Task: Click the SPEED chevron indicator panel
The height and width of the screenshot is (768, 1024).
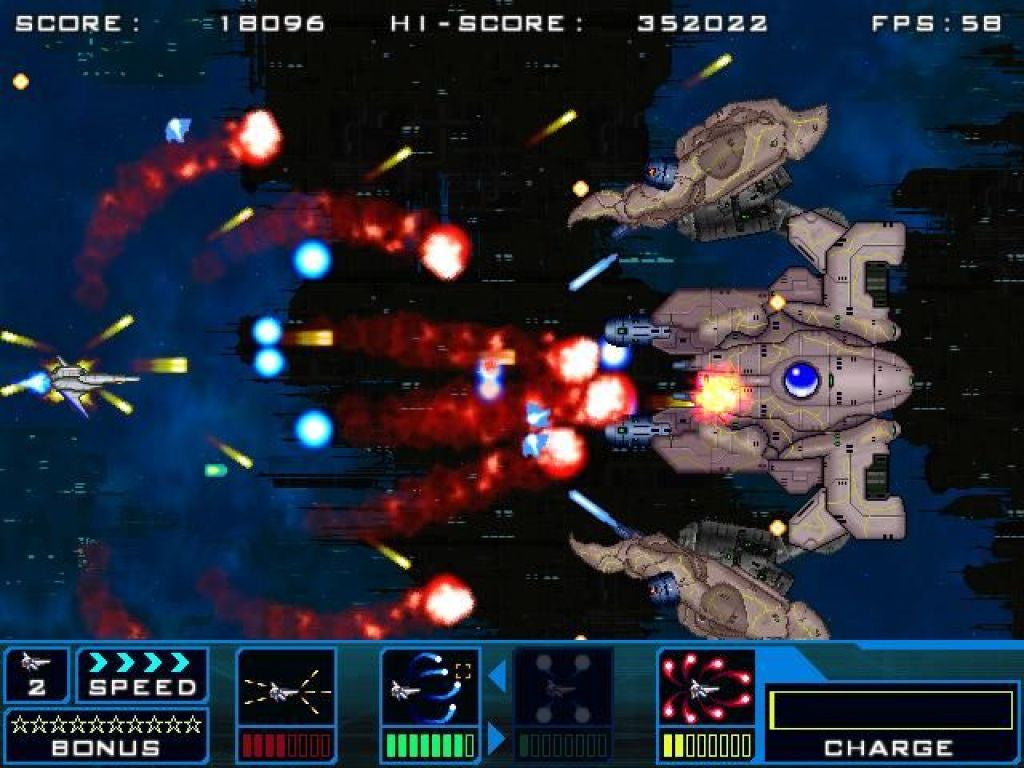Action: click(142, 675)
